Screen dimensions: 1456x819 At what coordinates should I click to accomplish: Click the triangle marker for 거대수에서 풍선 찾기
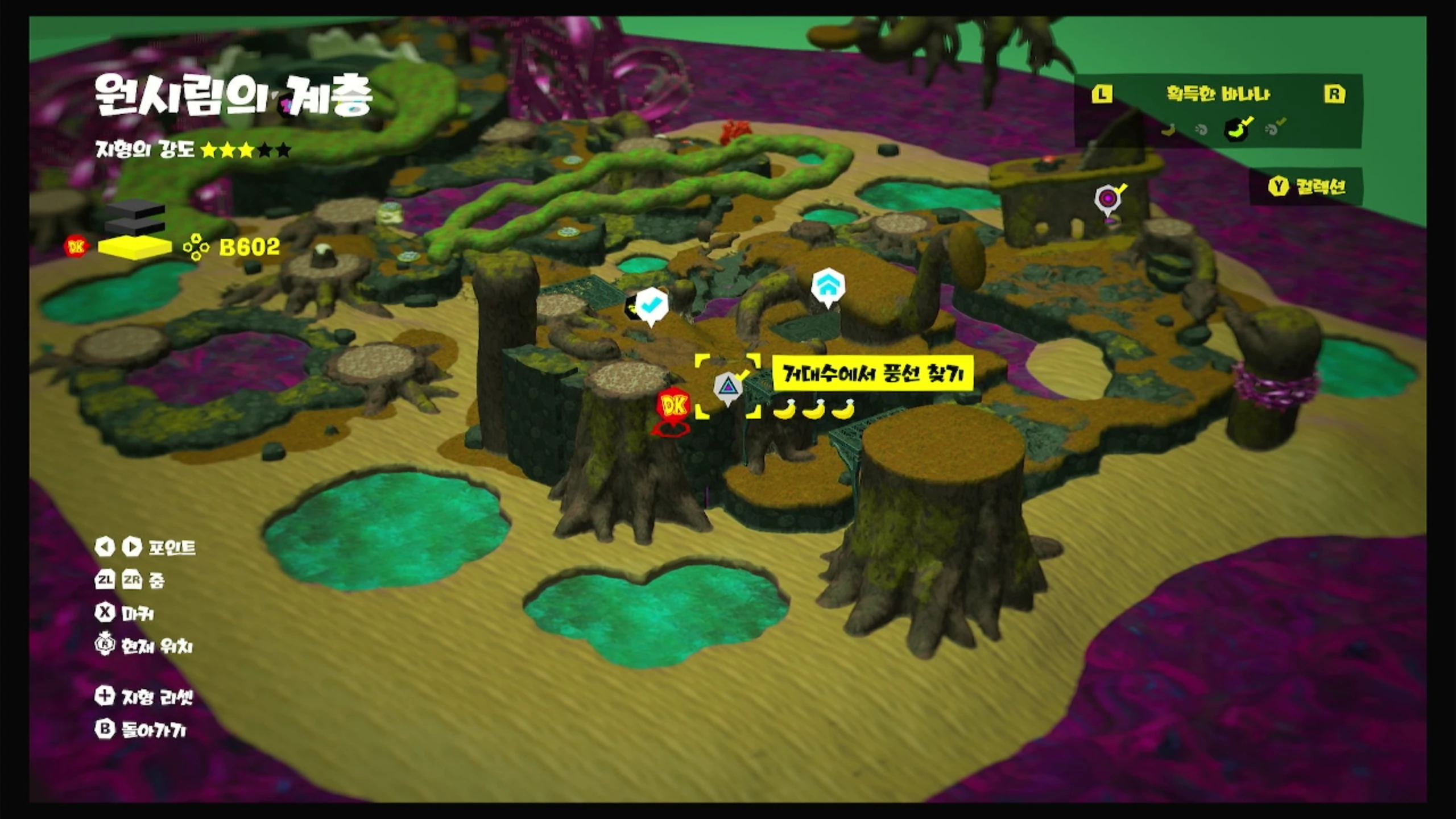click(727, 387)
